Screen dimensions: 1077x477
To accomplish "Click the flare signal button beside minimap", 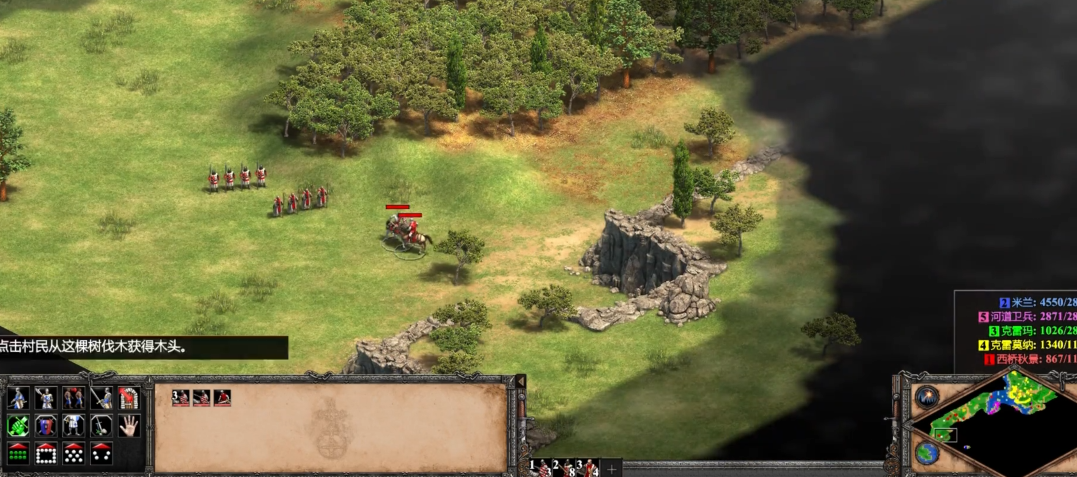I will (x=926, y=396).
